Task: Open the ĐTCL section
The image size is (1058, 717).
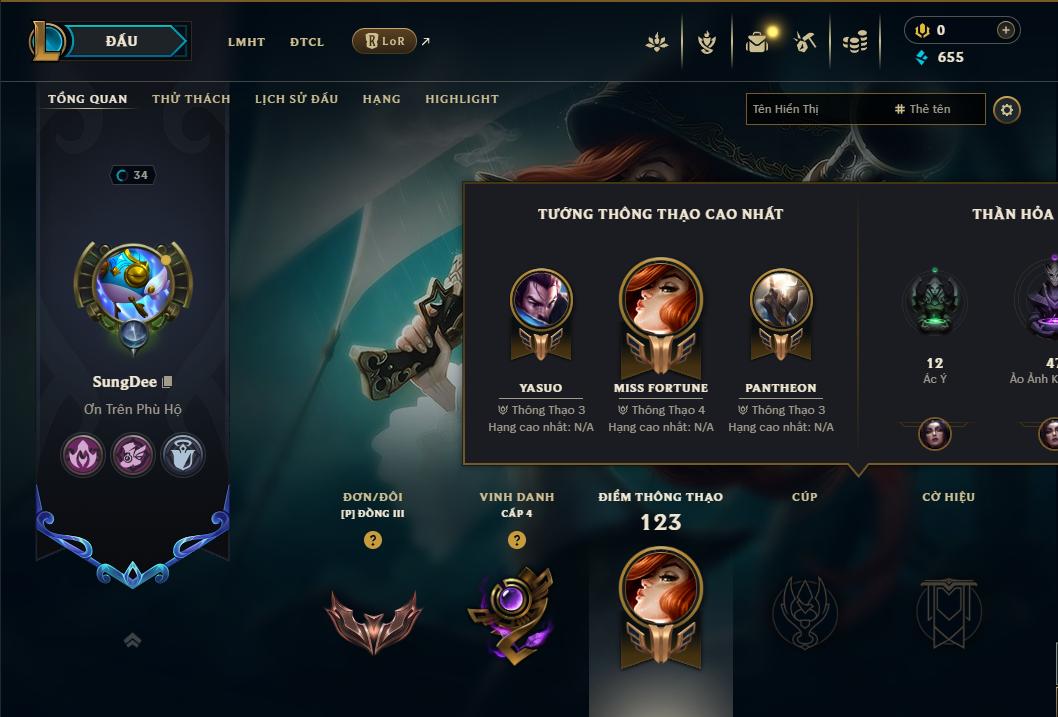Action: [307, 42]
